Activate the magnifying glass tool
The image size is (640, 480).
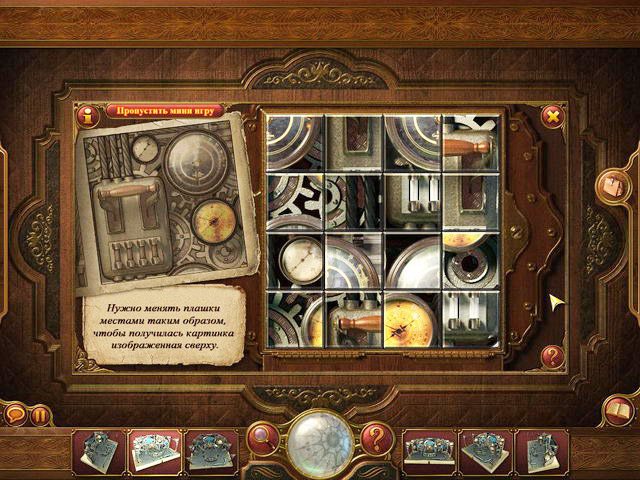[264, 437]
